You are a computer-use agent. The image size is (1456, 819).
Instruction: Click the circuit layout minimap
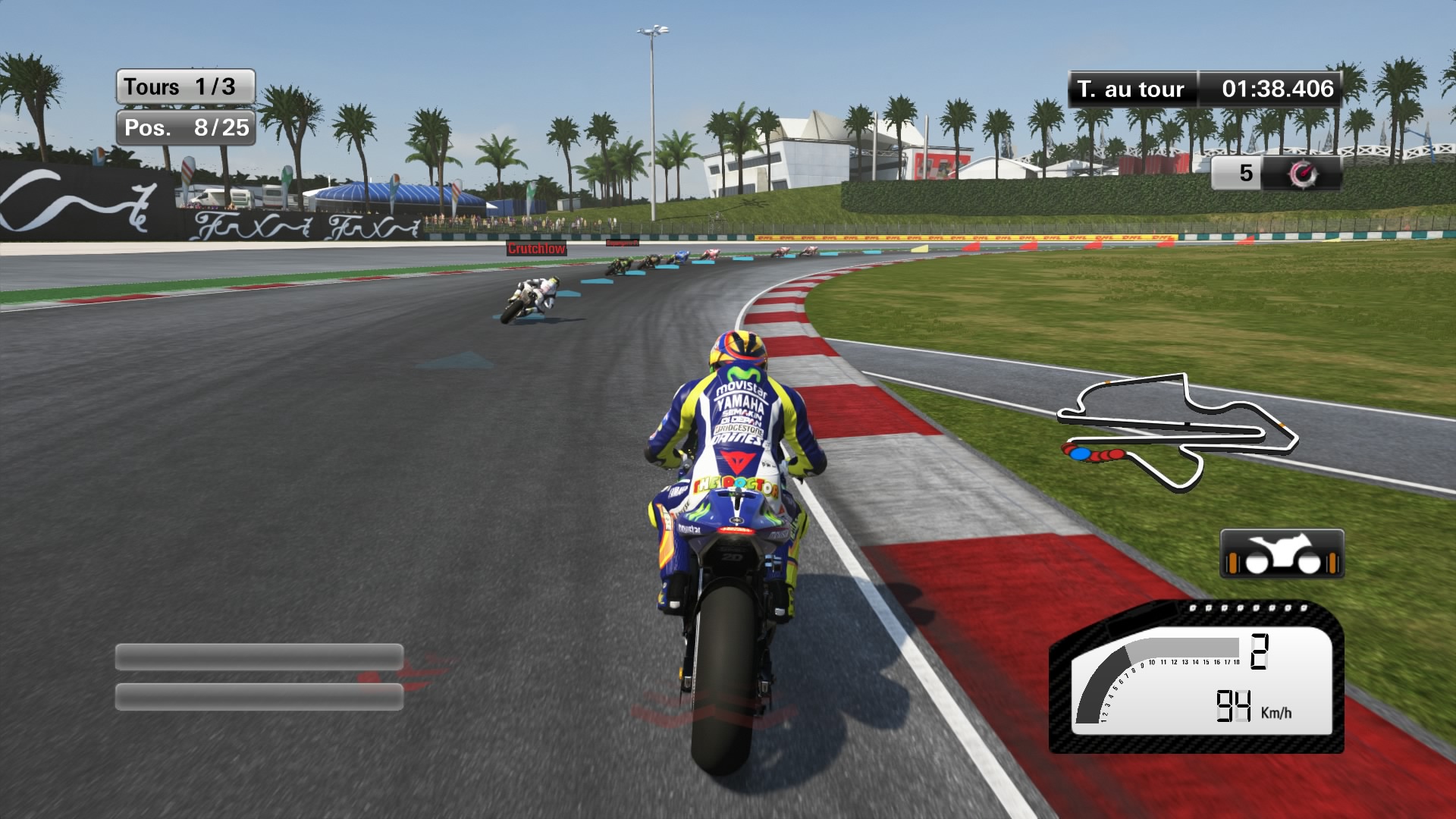pos(1177,431)
